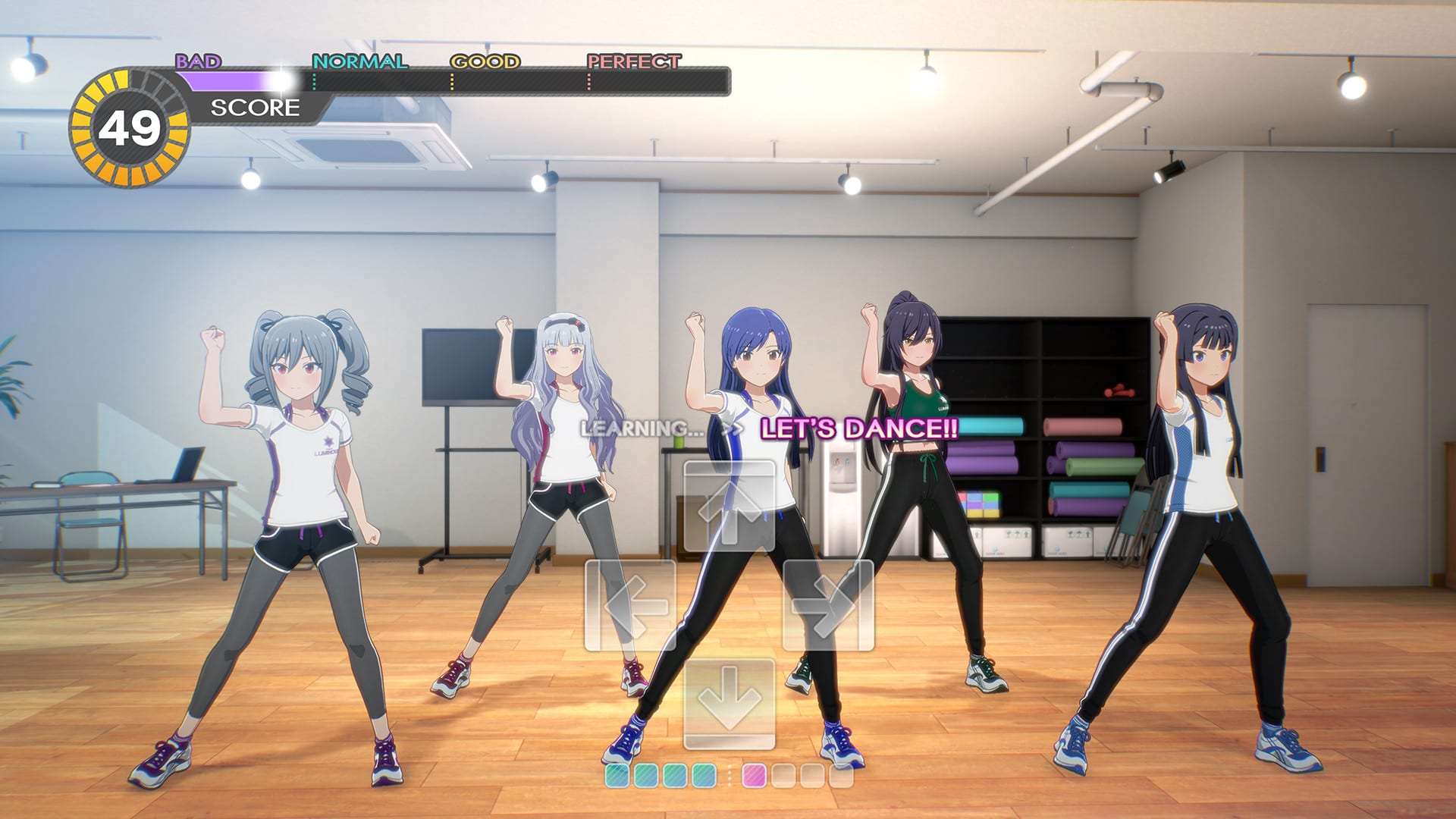This screenshot has width=1456, height=819.
Task: Select the BAD rating label
Action: [x=199, y=59]
